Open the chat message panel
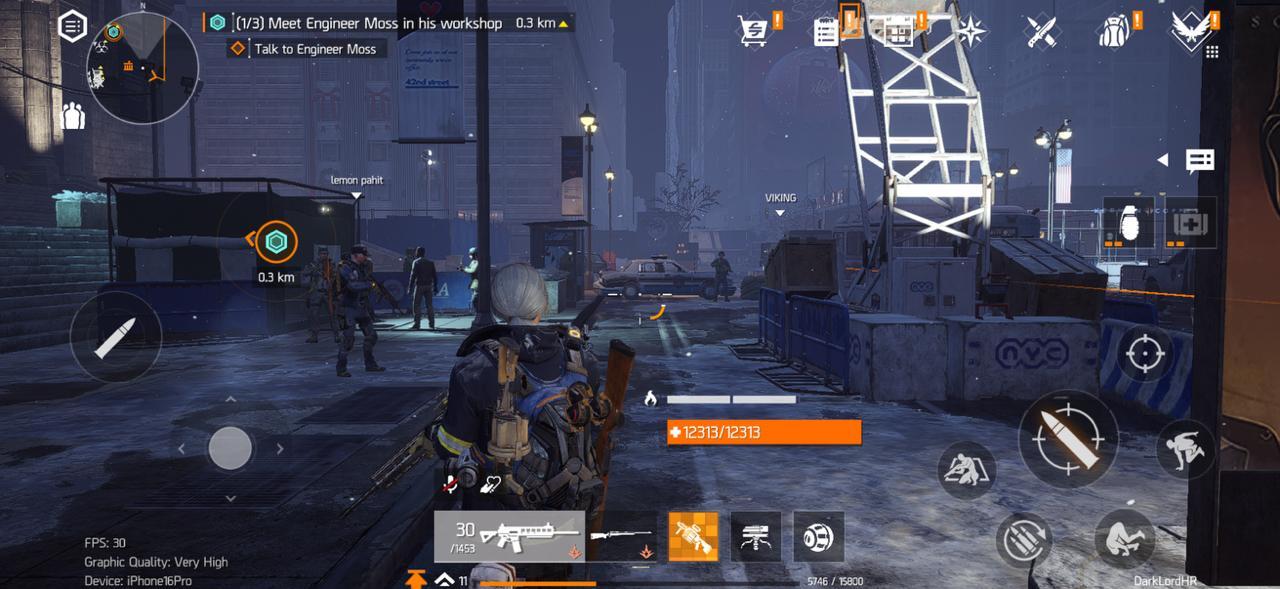1280x589 pixels. click(1199, 160)
